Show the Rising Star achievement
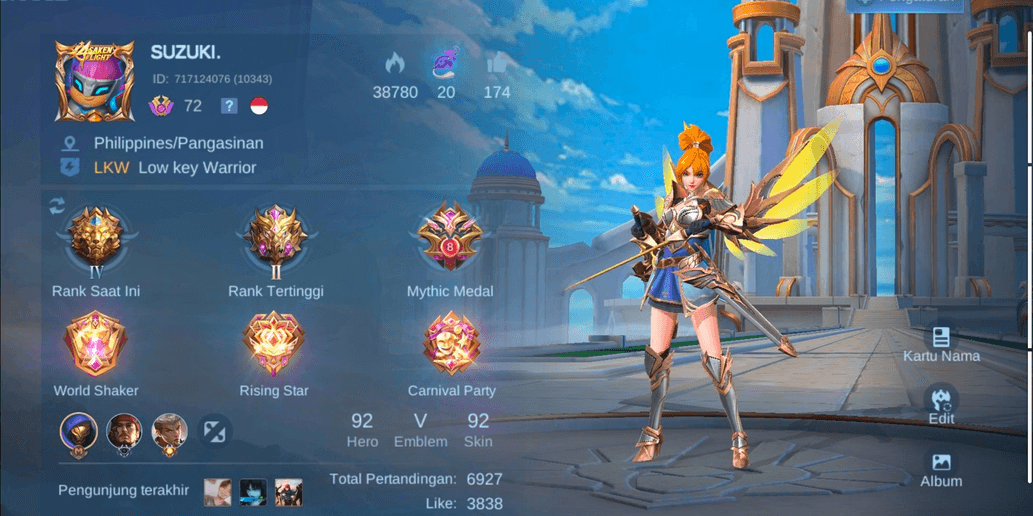The image size is (1033, 516). (x=274, y=343)
